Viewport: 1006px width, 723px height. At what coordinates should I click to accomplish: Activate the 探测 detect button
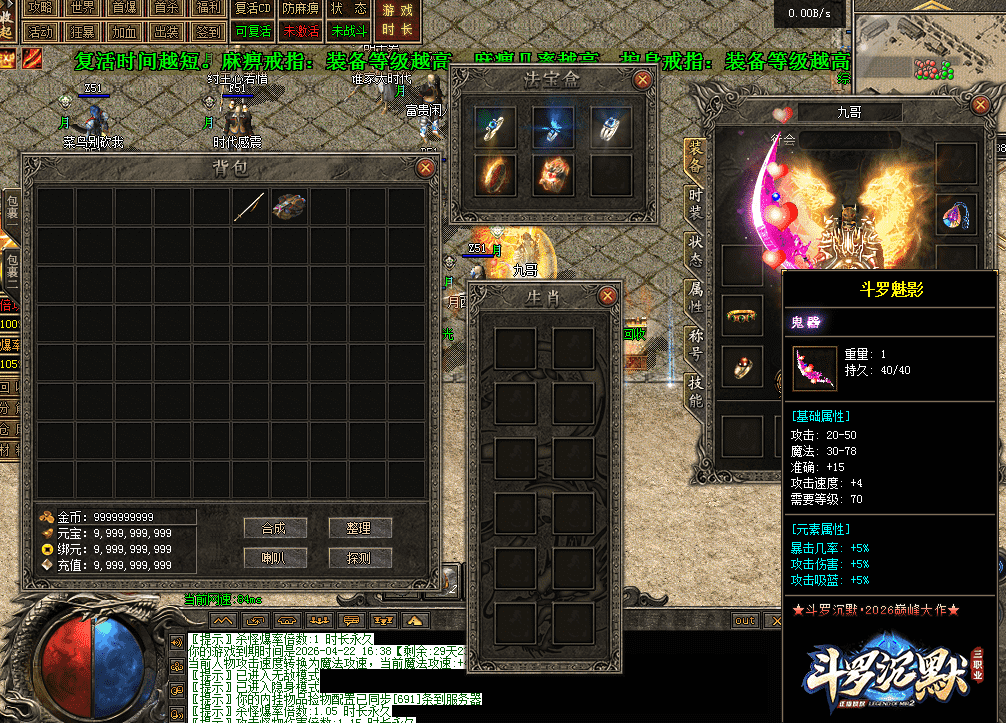click(359, 557)
